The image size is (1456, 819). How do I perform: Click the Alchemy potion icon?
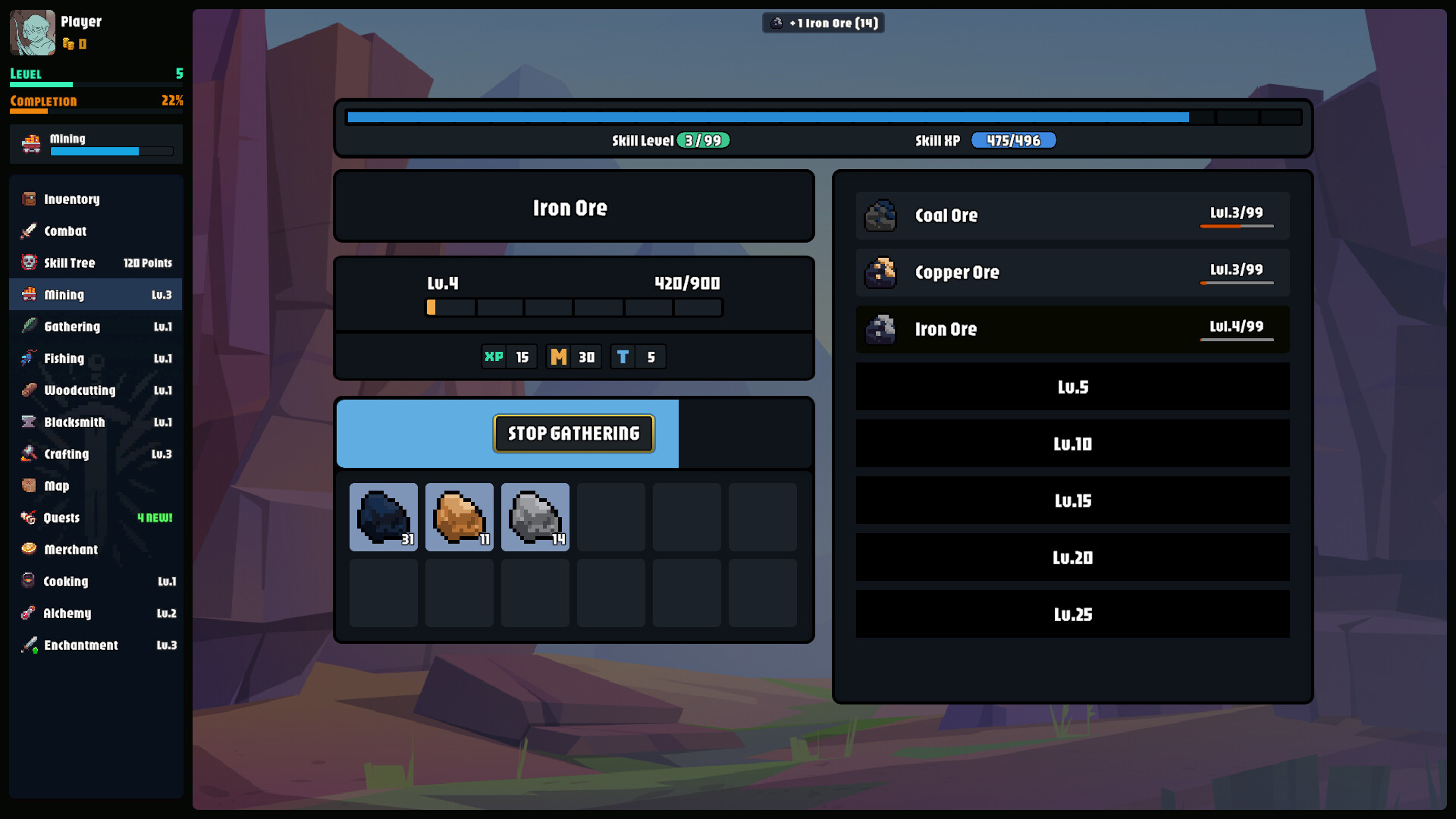(x=29, y=613)
